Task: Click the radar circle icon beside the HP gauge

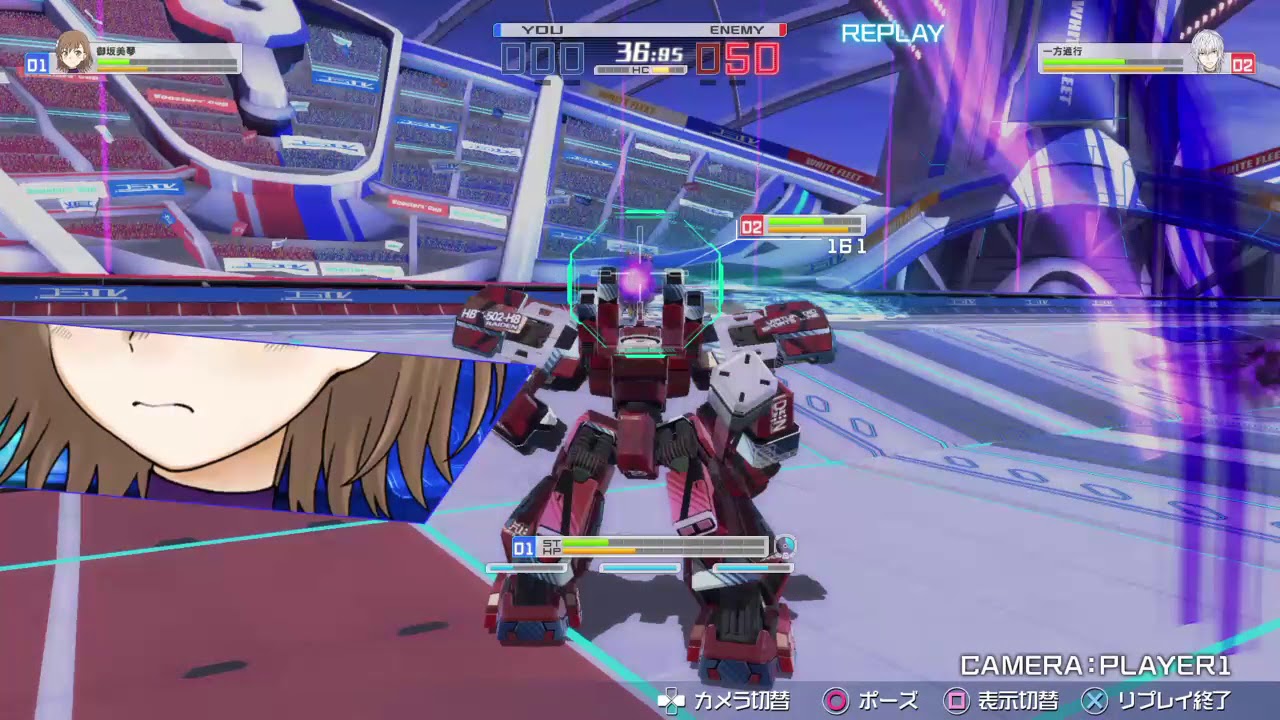Action: (x=784, y=545)
